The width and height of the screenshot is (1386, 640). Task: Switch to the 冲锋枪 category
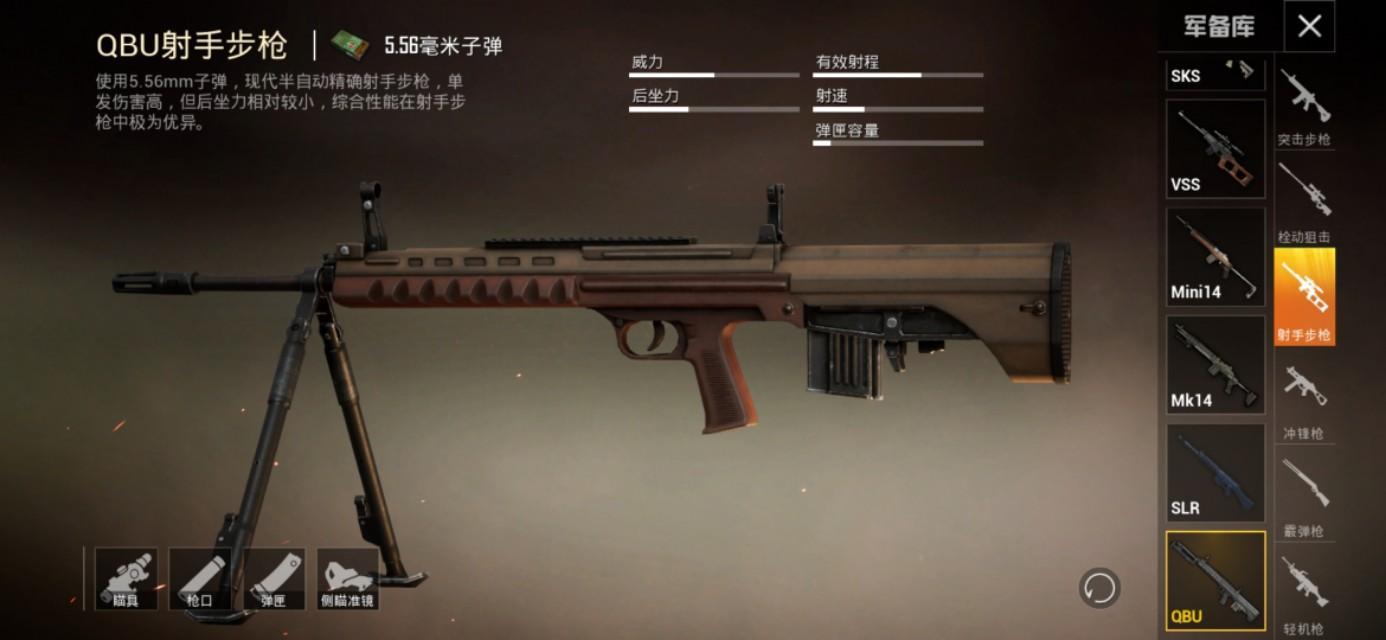pyautogui.click(x=1304, y=398)
